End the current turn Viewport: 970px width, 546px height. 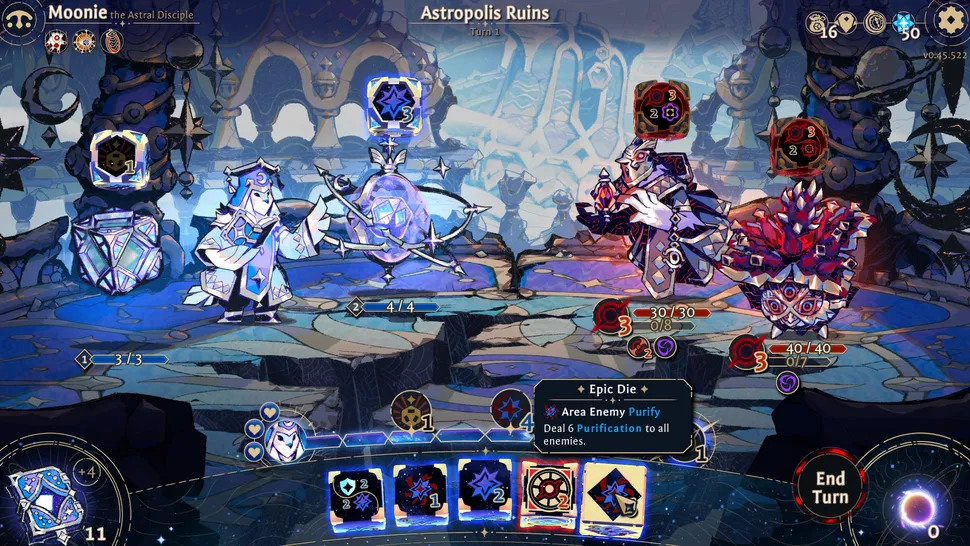(x=829, y=487)
